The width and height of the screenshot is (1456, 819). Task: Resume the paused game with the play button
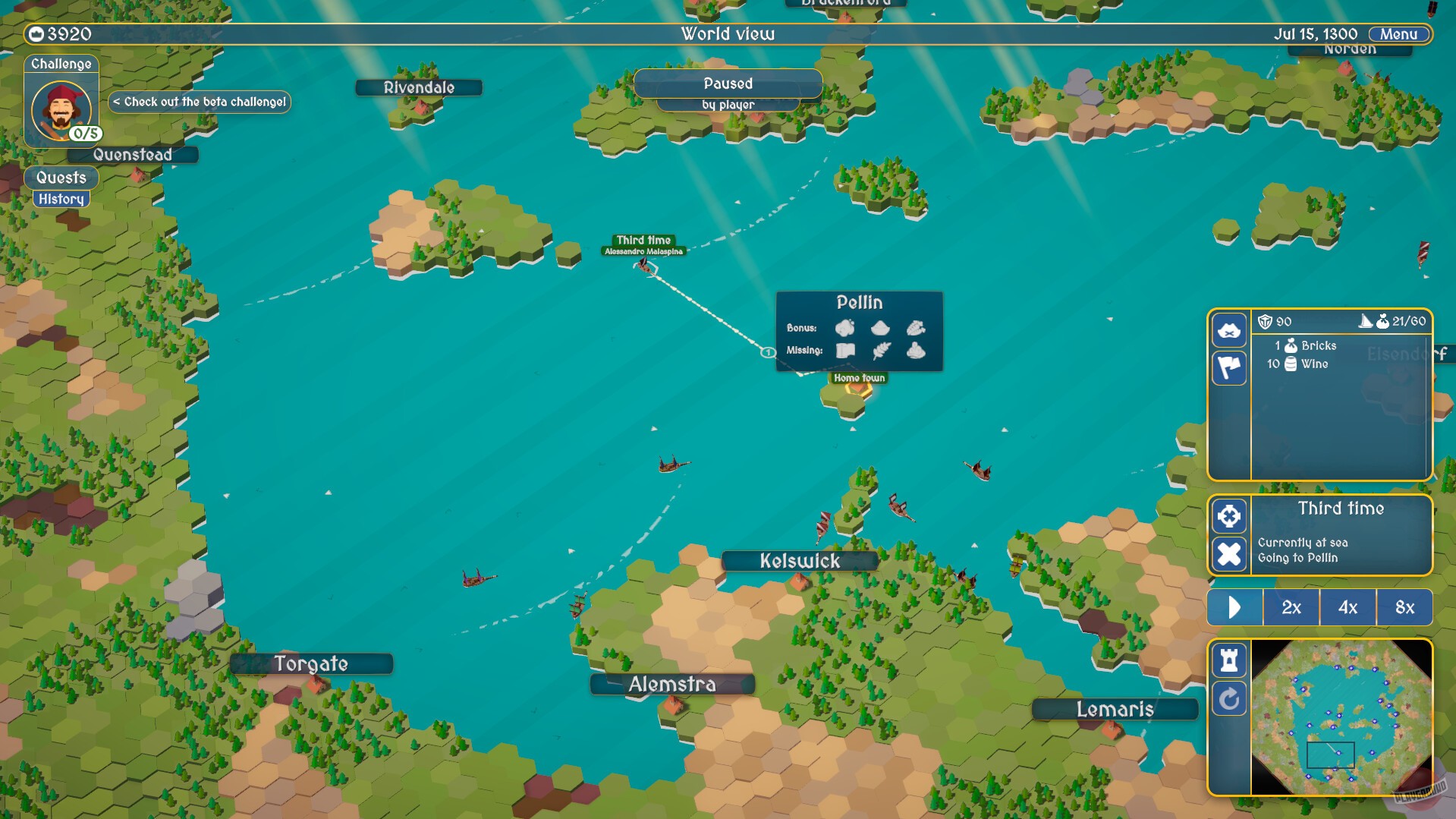point(1234,607)
